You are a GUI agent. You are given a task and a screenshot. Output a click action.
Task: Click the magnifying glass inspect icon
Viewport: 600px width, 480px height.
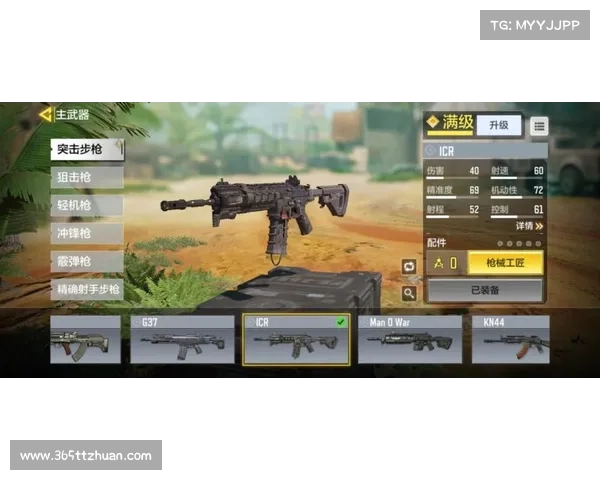pos(409,293)
